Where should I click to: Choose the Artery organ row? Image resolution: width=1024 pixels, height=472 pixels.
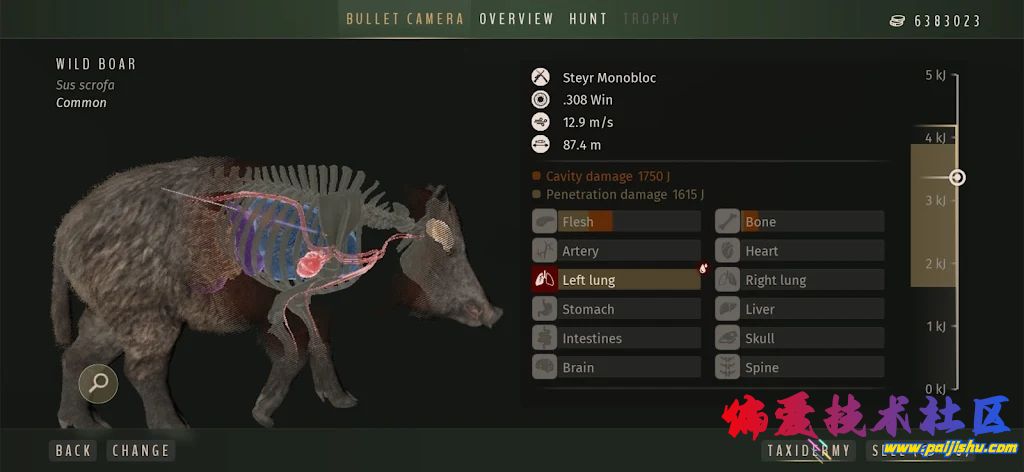(616, 251)
